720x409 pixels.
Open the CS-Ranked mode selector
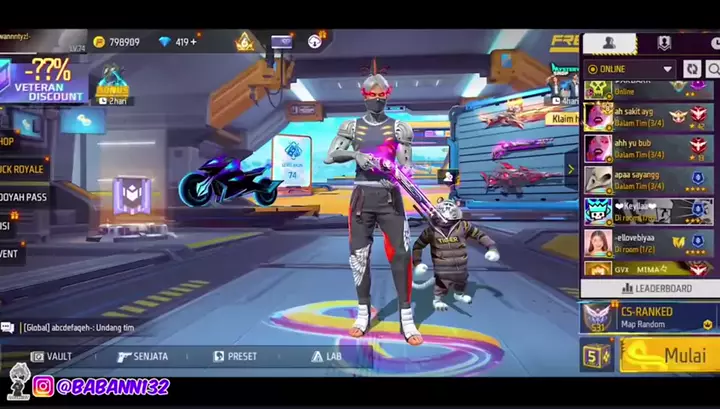pyautogui.click(x=648, y=317)
